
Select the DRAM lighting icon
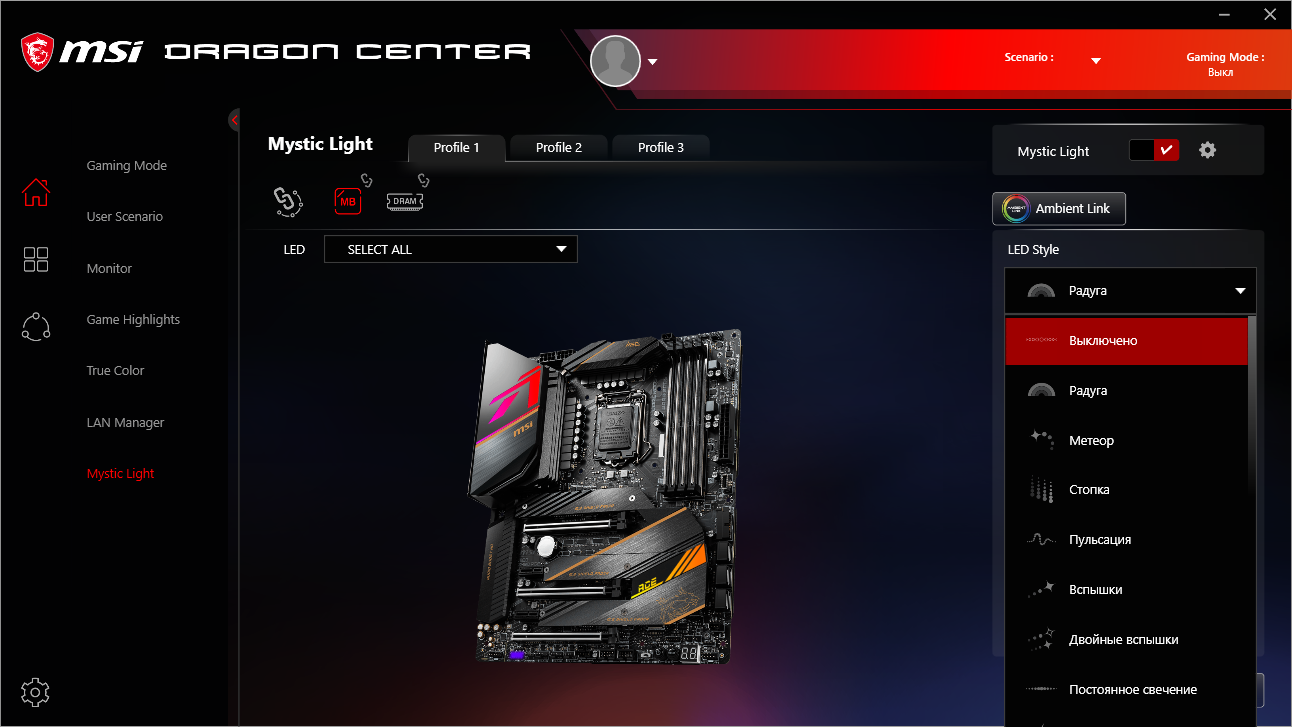[x=404, y=201]
